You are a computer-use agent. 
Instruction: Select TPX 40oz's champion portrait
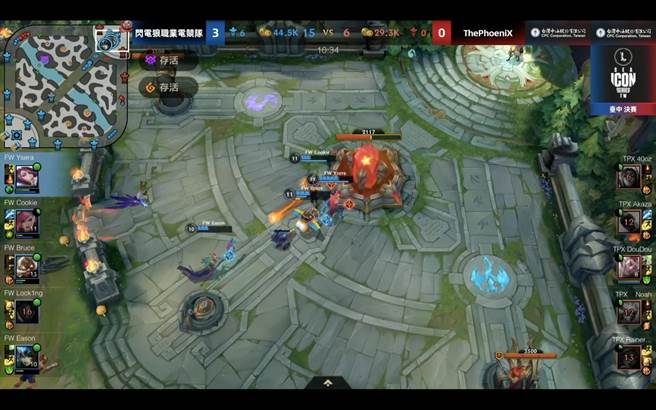click(x=627, y=178)
